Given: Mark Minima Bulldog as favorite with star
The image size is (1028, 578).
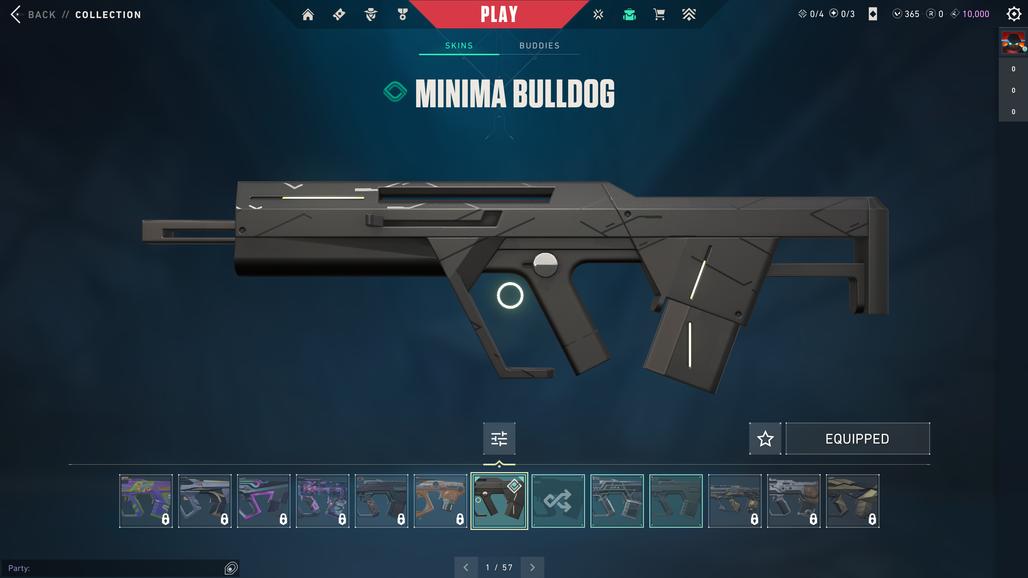Looking at the screenshot, I should coord(765,439).
